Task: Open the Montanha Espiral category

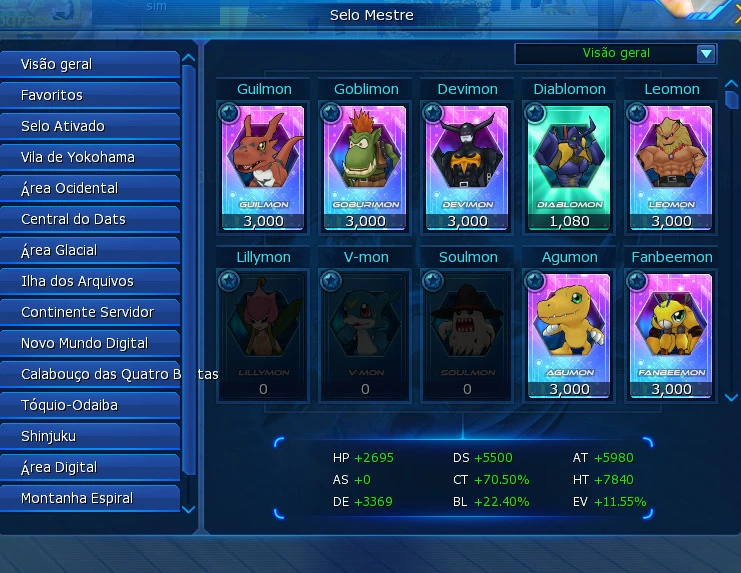Action: [90, 498]
